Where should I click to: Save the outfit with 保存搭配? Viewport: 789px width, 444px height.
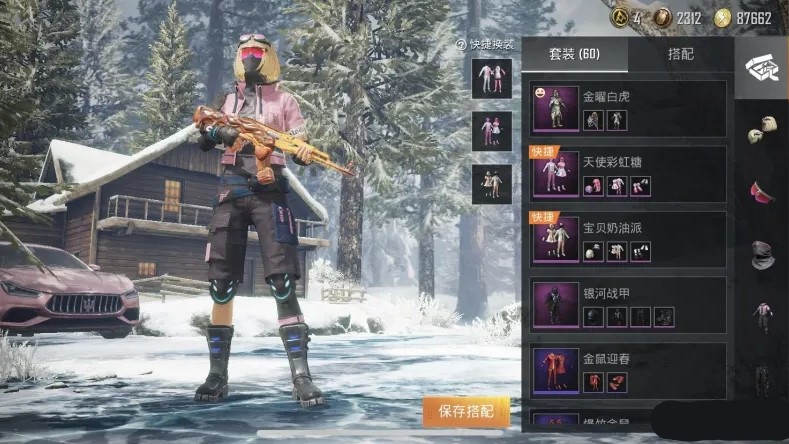click(x=466, y=412)
